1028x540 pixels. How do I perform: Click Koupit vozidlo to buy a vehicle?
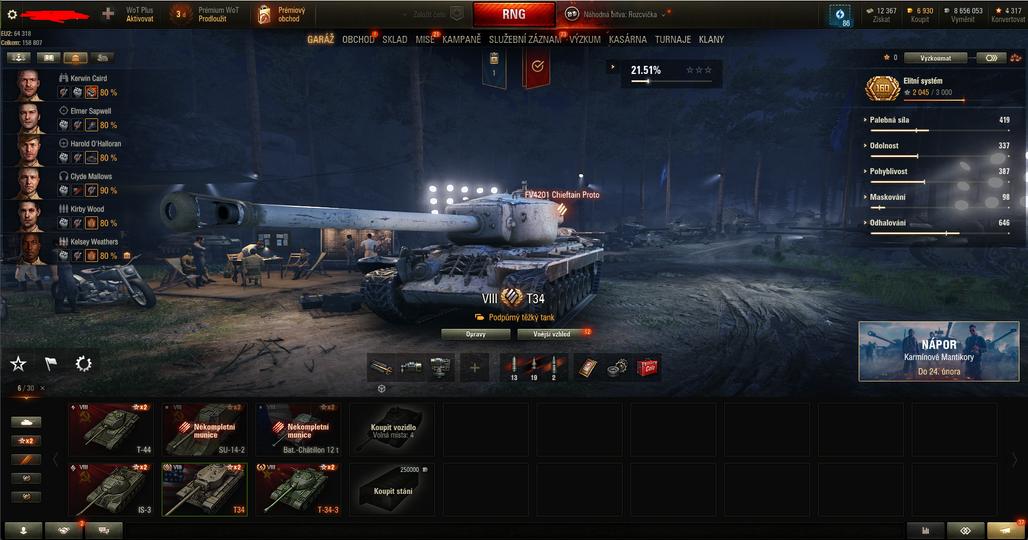(x=391, y=429)
